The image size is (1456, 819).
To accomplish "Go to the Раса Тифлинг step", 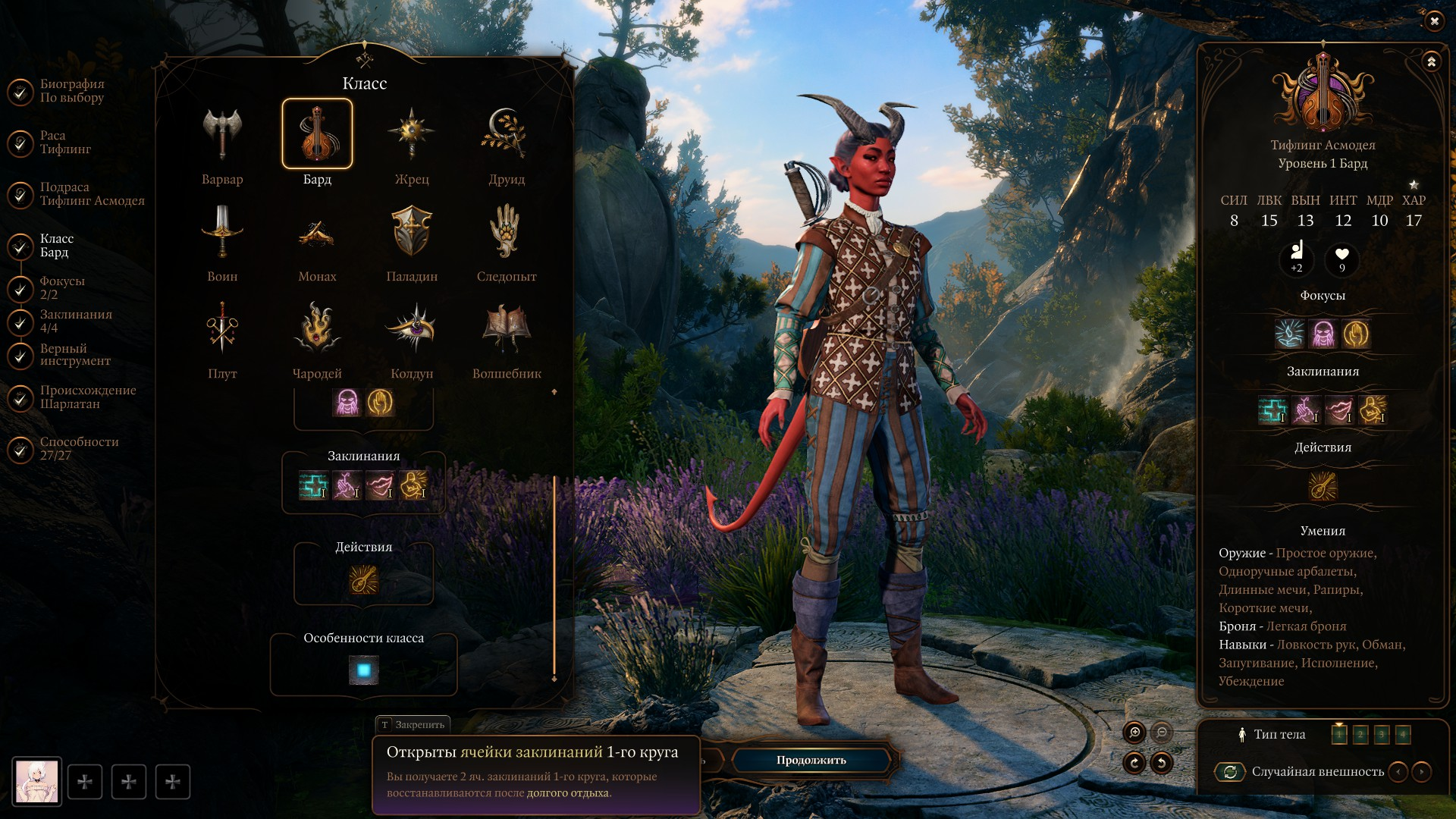I will (65, 143).
